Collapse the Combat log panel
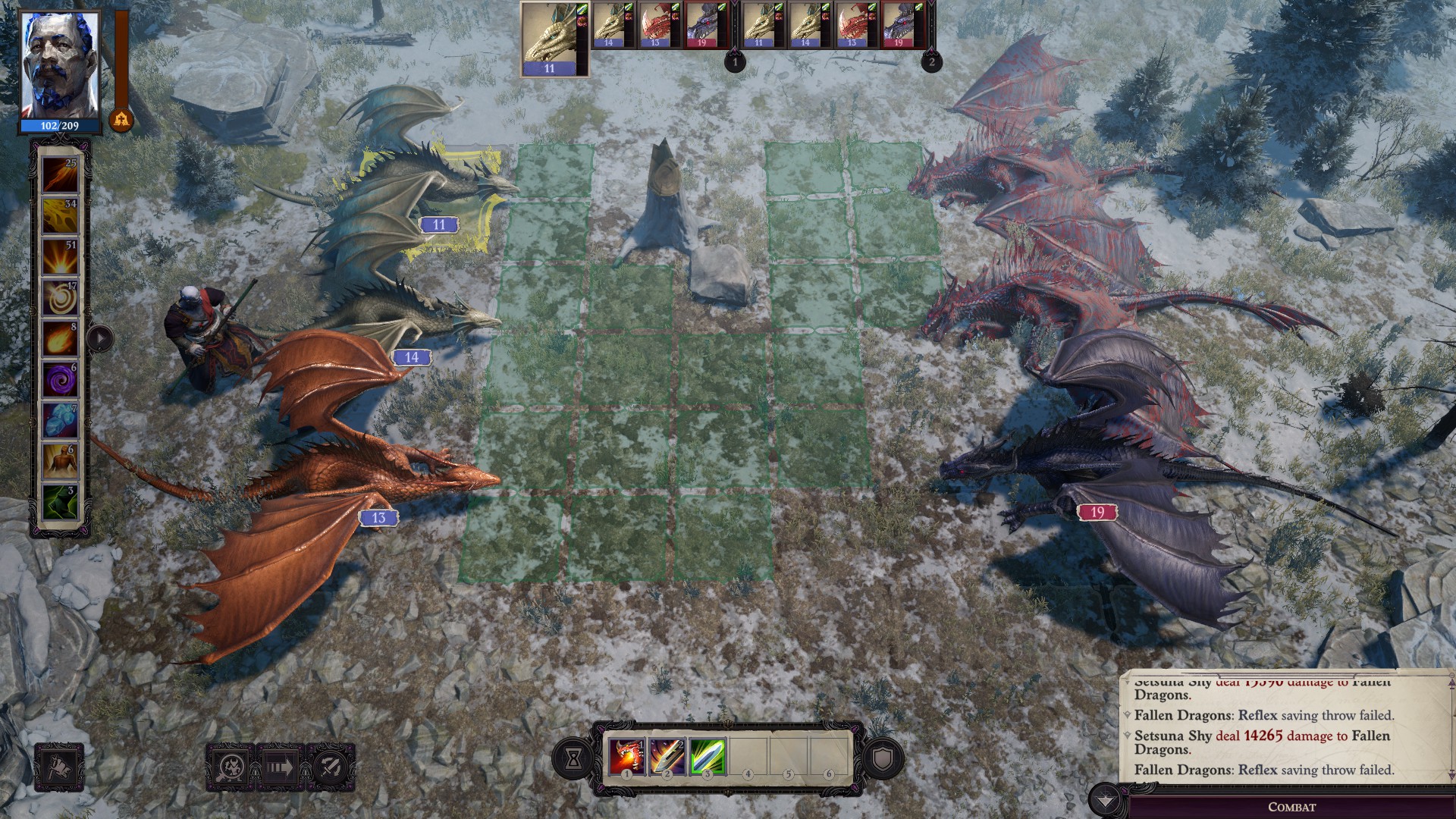The width and height of the screenshot is (1456, 819). coord(1106,801)
